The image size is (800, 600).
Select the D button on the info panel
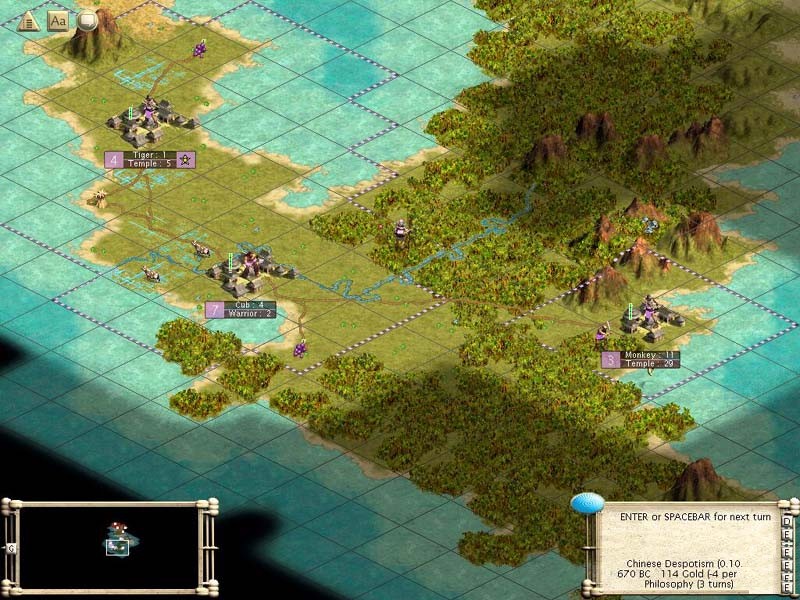pos(787,522)
